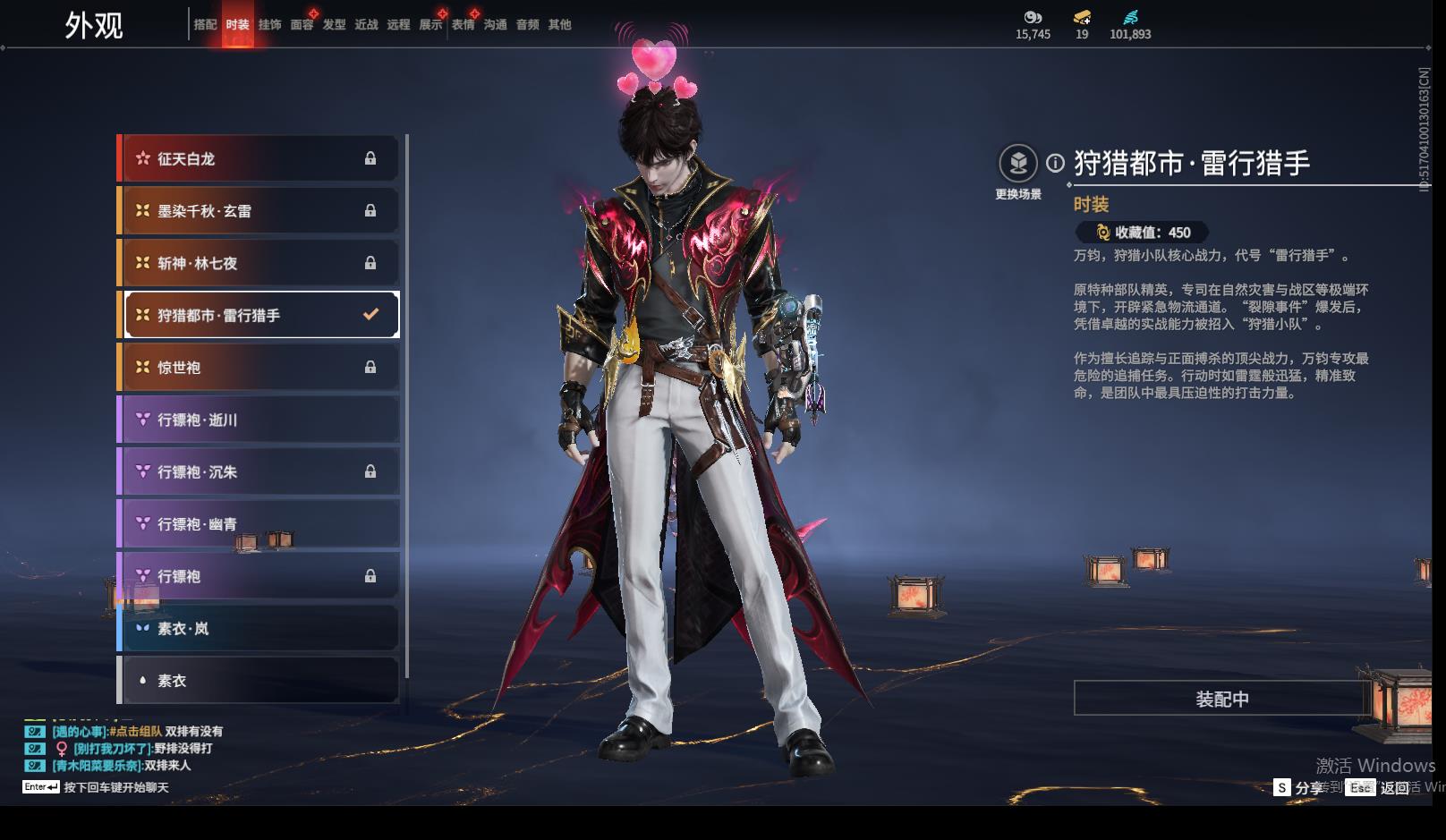Viewport: 1446px width, 840px height.
Task: Select the 行镖袍·沉朱 outfit
Action: tap(259, 471)
